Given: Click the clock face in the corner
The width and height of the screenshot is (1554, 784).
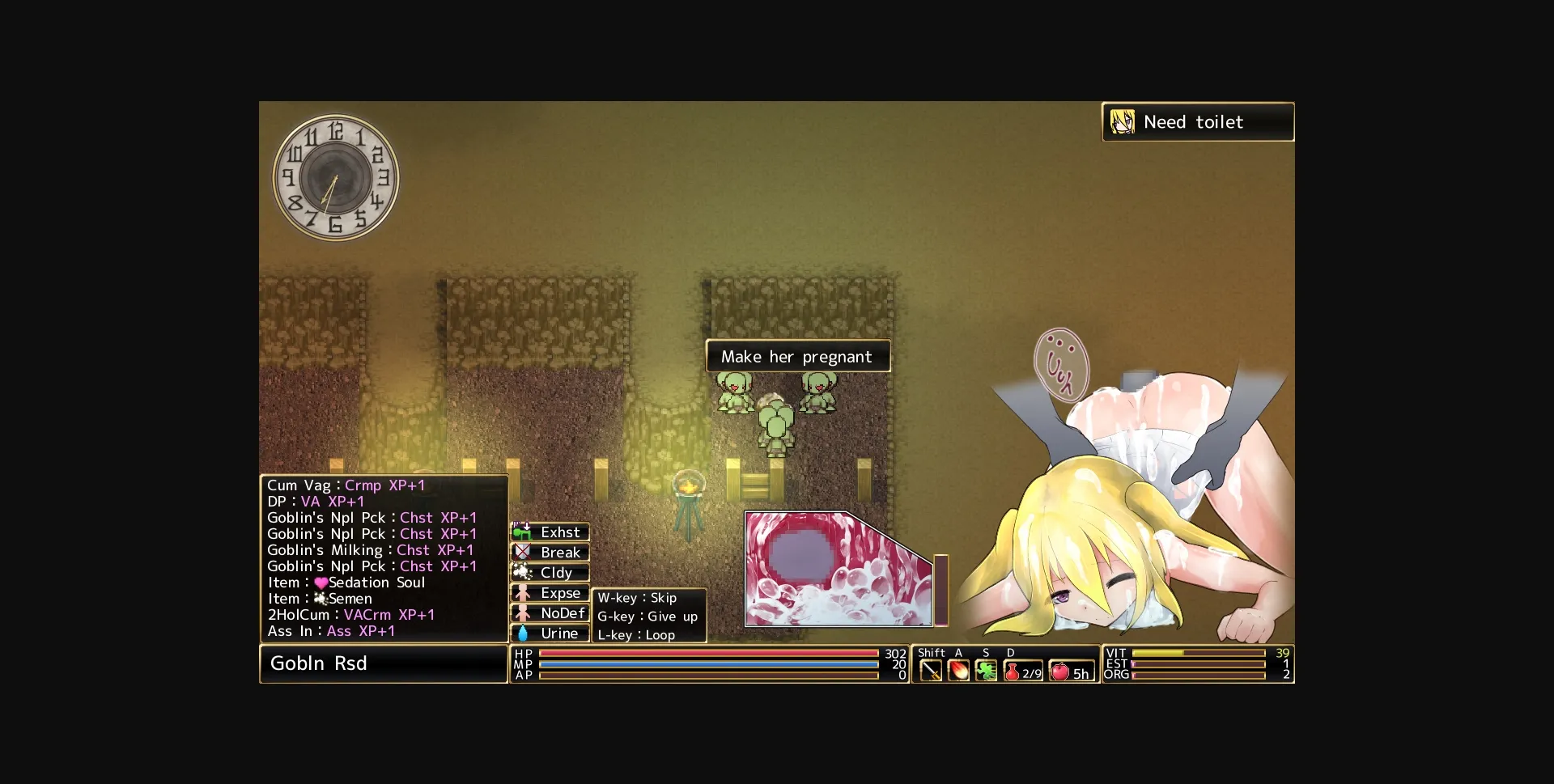Looking at the screenshot, I should [337, 177].
